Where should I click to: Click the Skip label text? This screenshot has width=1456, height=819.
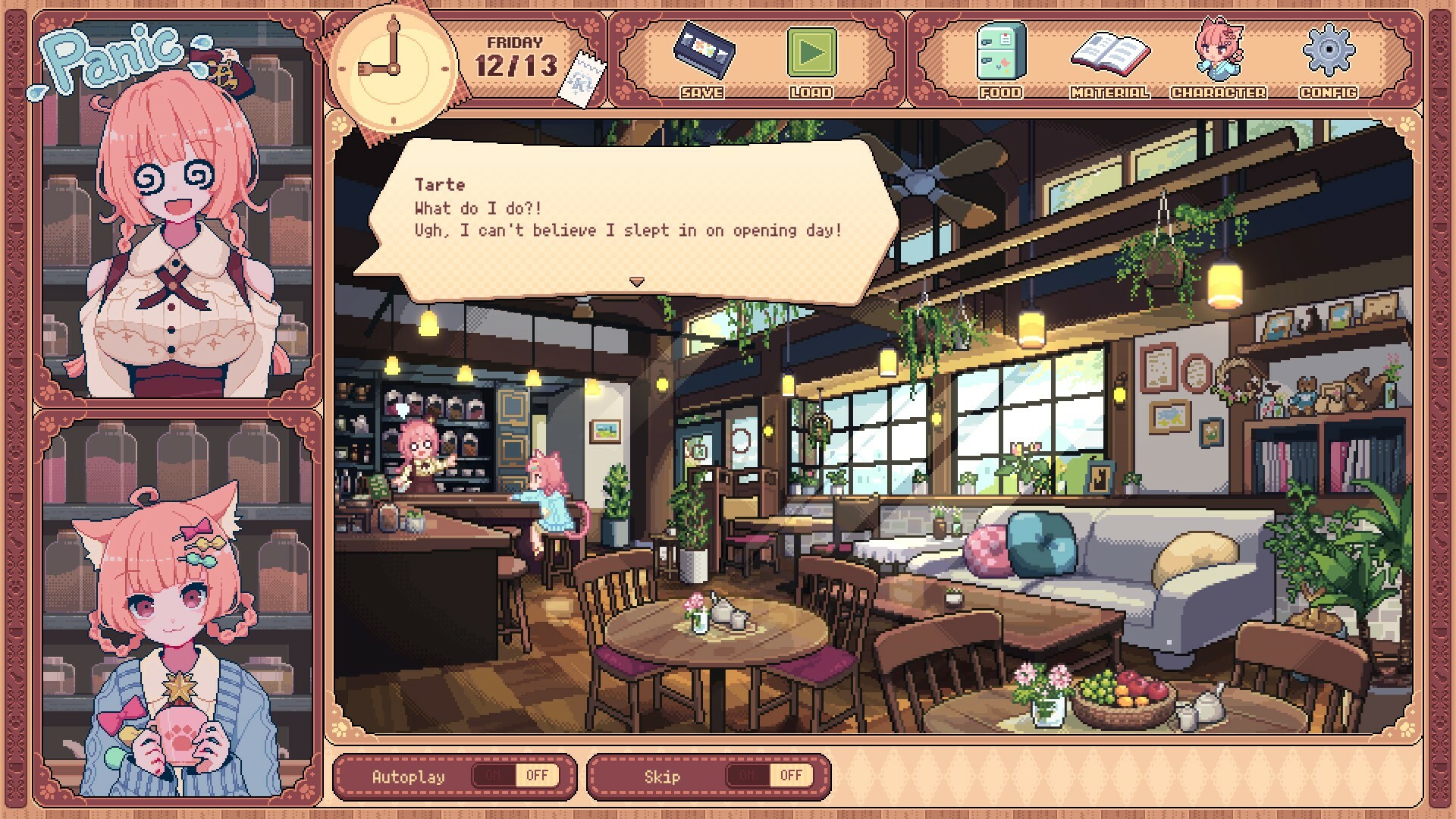(x=664, y=775)
